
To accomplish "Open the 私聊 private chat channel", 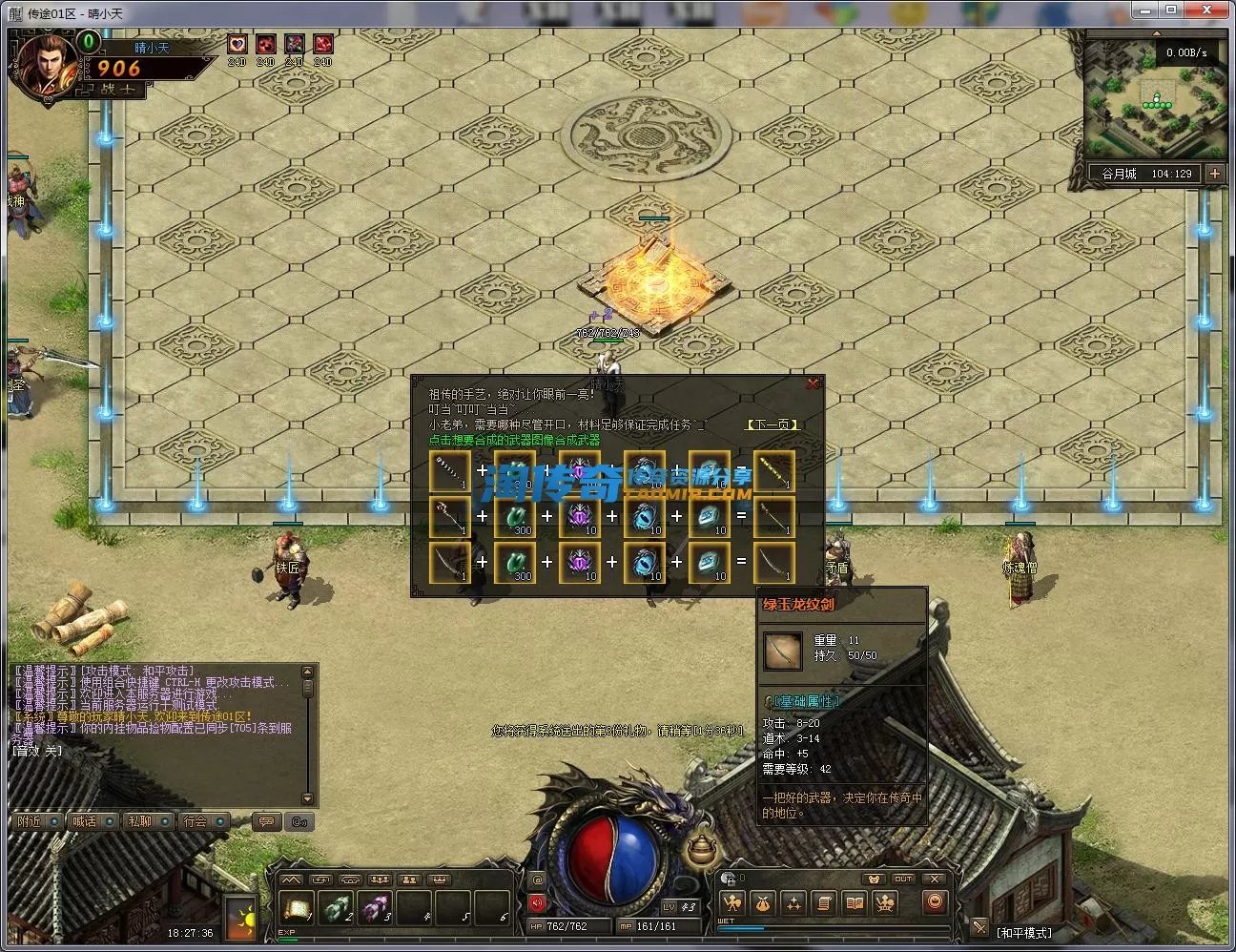I will pos(141,821).
